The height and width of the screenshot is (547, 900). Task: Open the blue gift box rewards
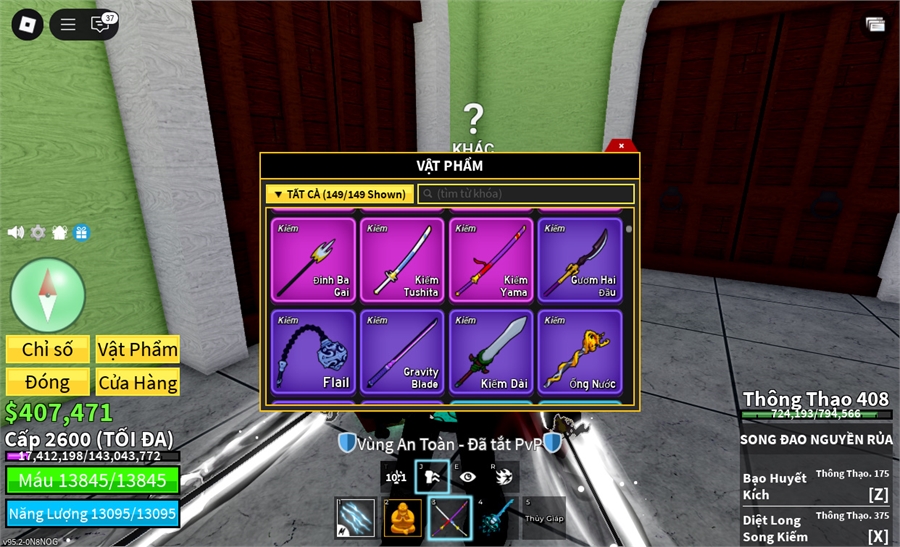coord(81,232)
